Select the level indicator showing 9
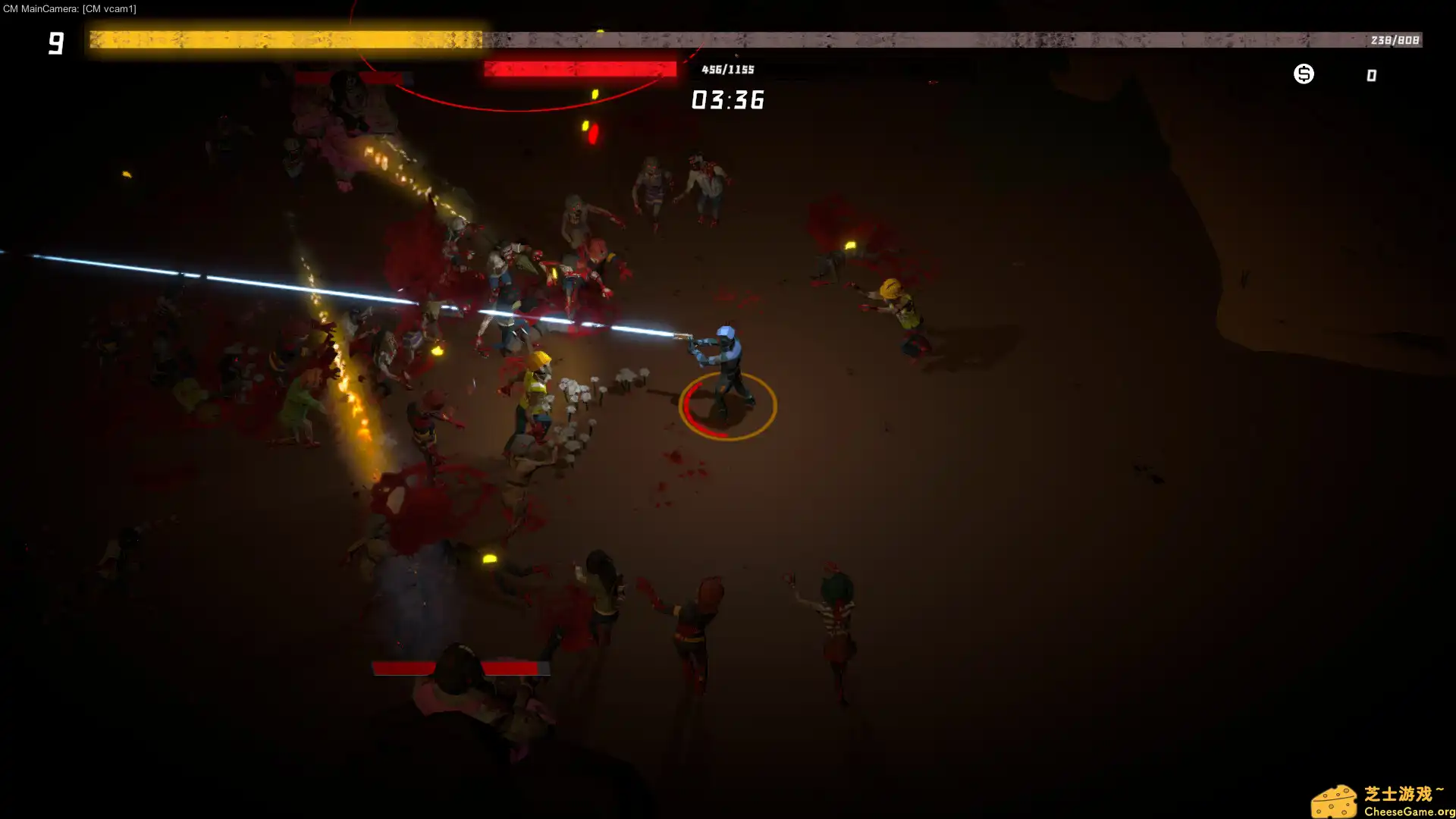Viewport: 1456px width, 819px height. tap(55, 43)
